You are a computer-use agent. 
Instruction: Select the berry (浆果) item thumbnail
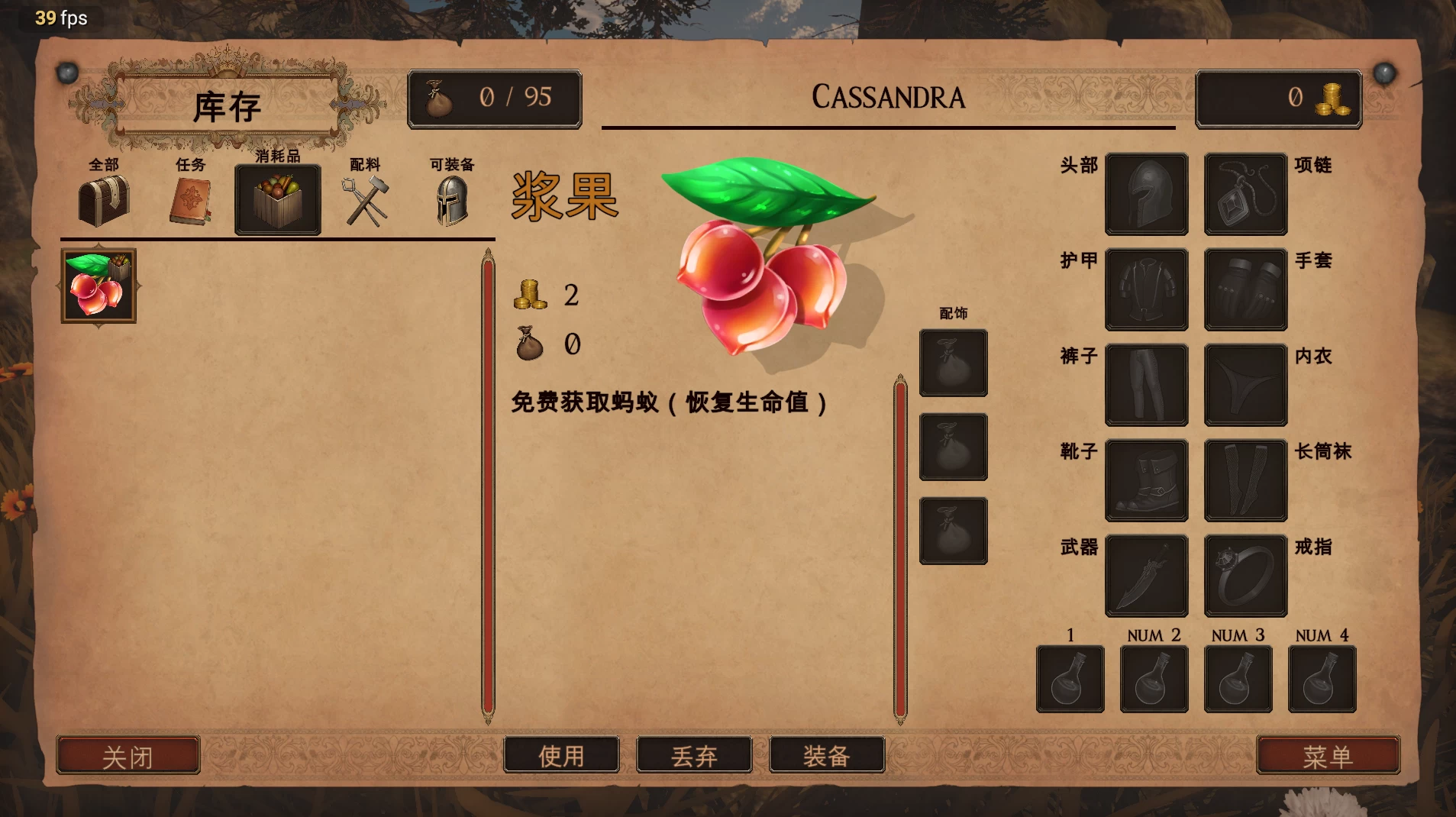pos(97,286)
